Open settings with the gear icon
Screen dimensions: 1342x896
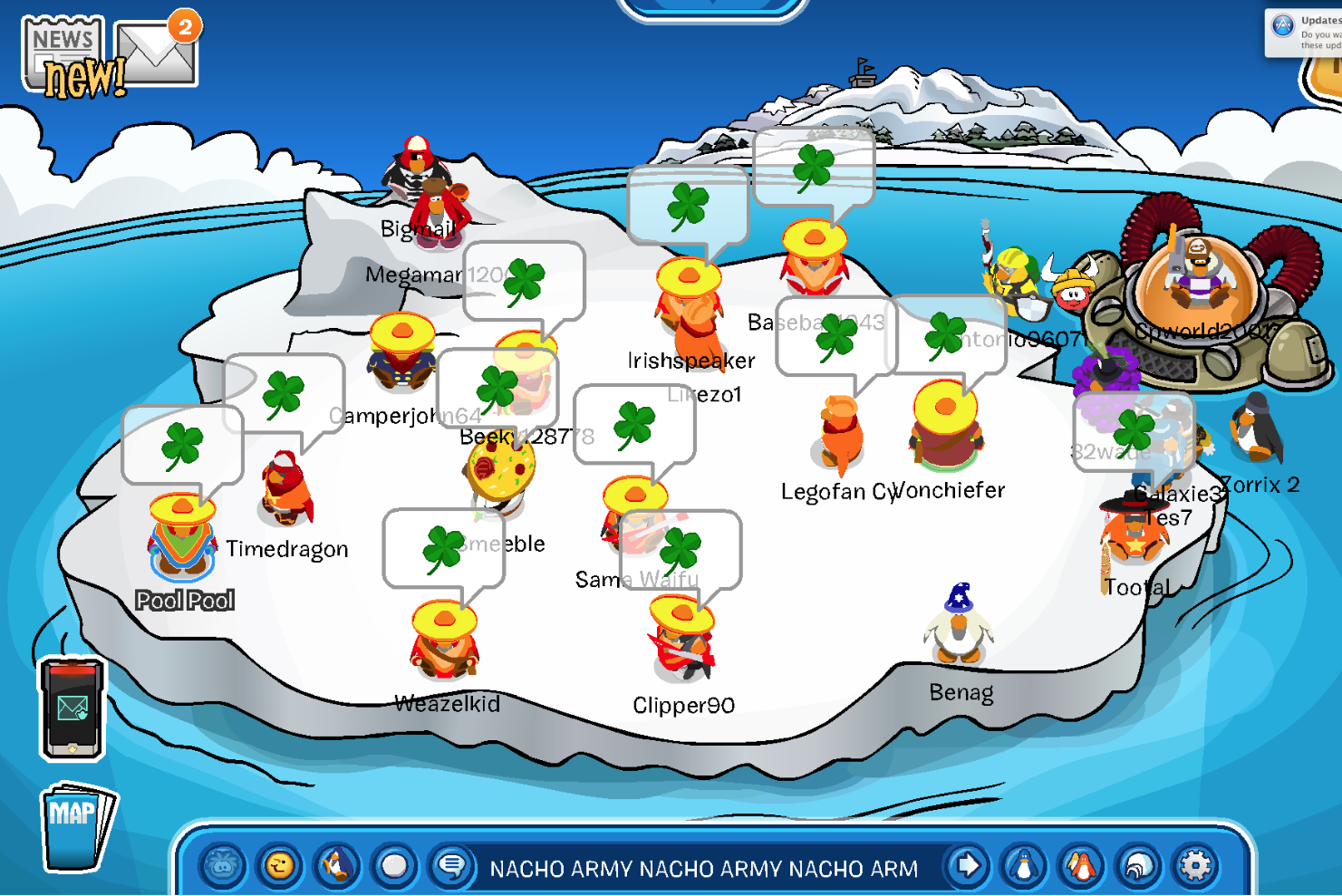pos(1195,867)
